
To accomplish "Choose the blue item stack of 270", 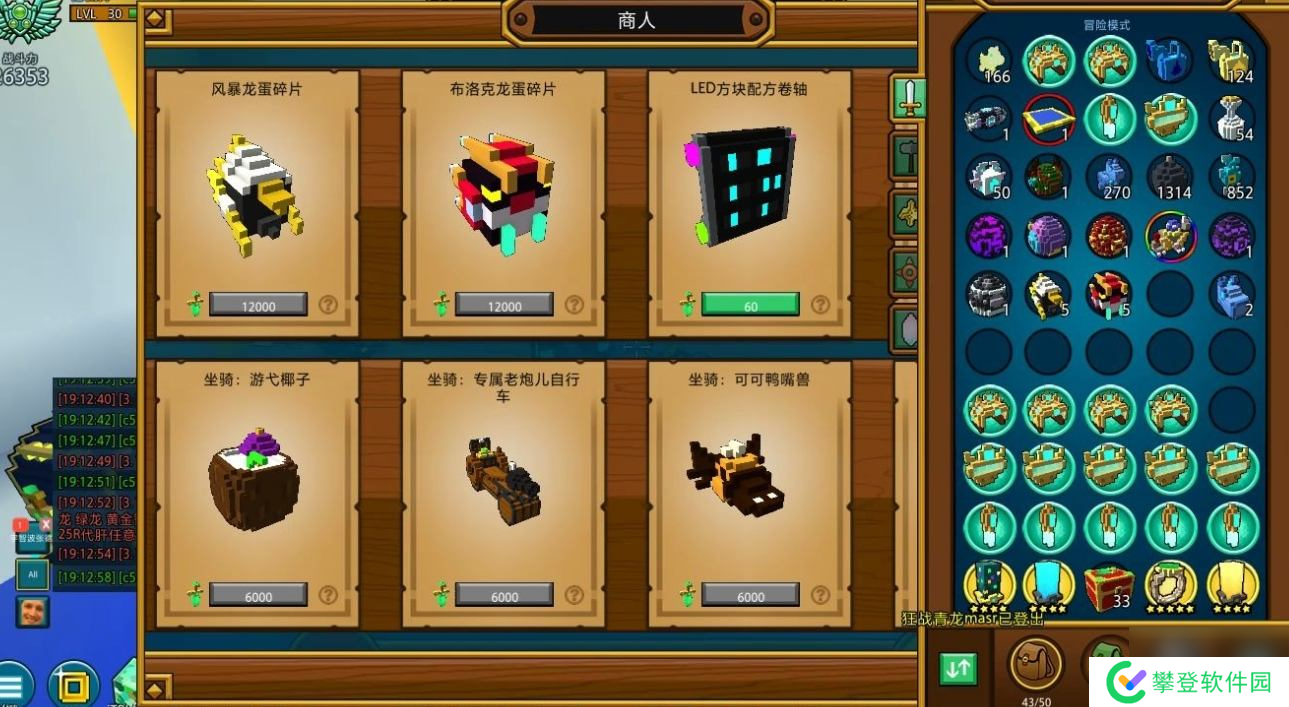I will click(x=1108, y=177).
